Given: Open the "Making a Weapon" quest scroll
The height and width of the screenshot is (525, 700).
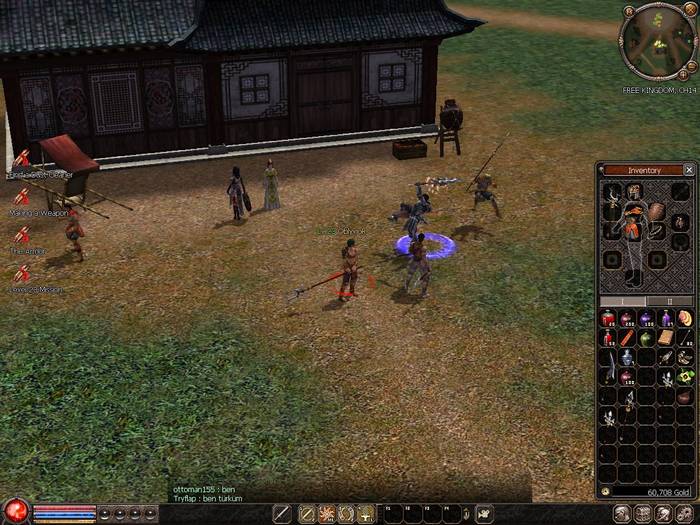Looking at the screenshot, I should (x=22, y=199).
